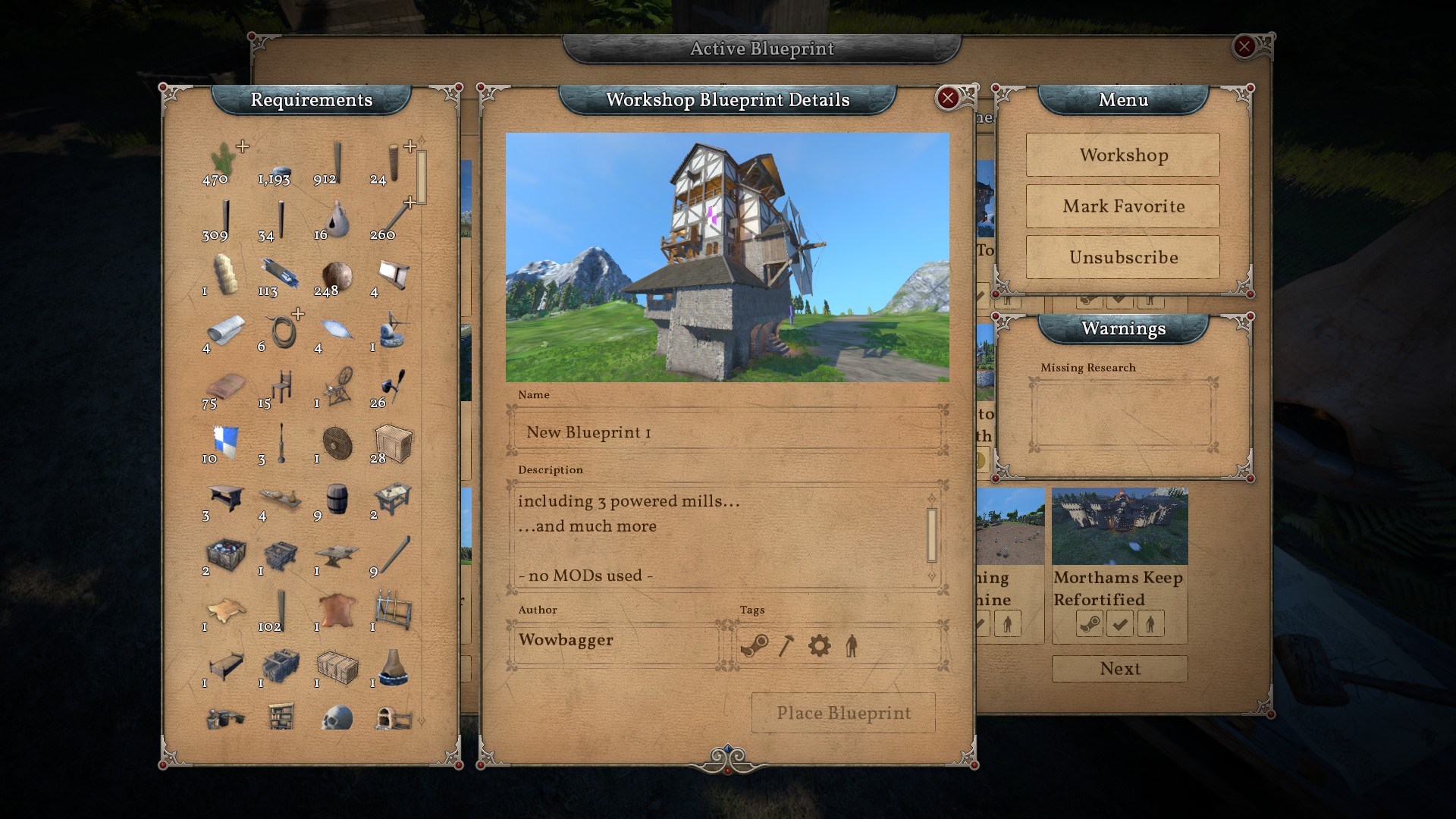Select the blue and white shield requirement
The image size is (1456, 819).
pos(226,441)
